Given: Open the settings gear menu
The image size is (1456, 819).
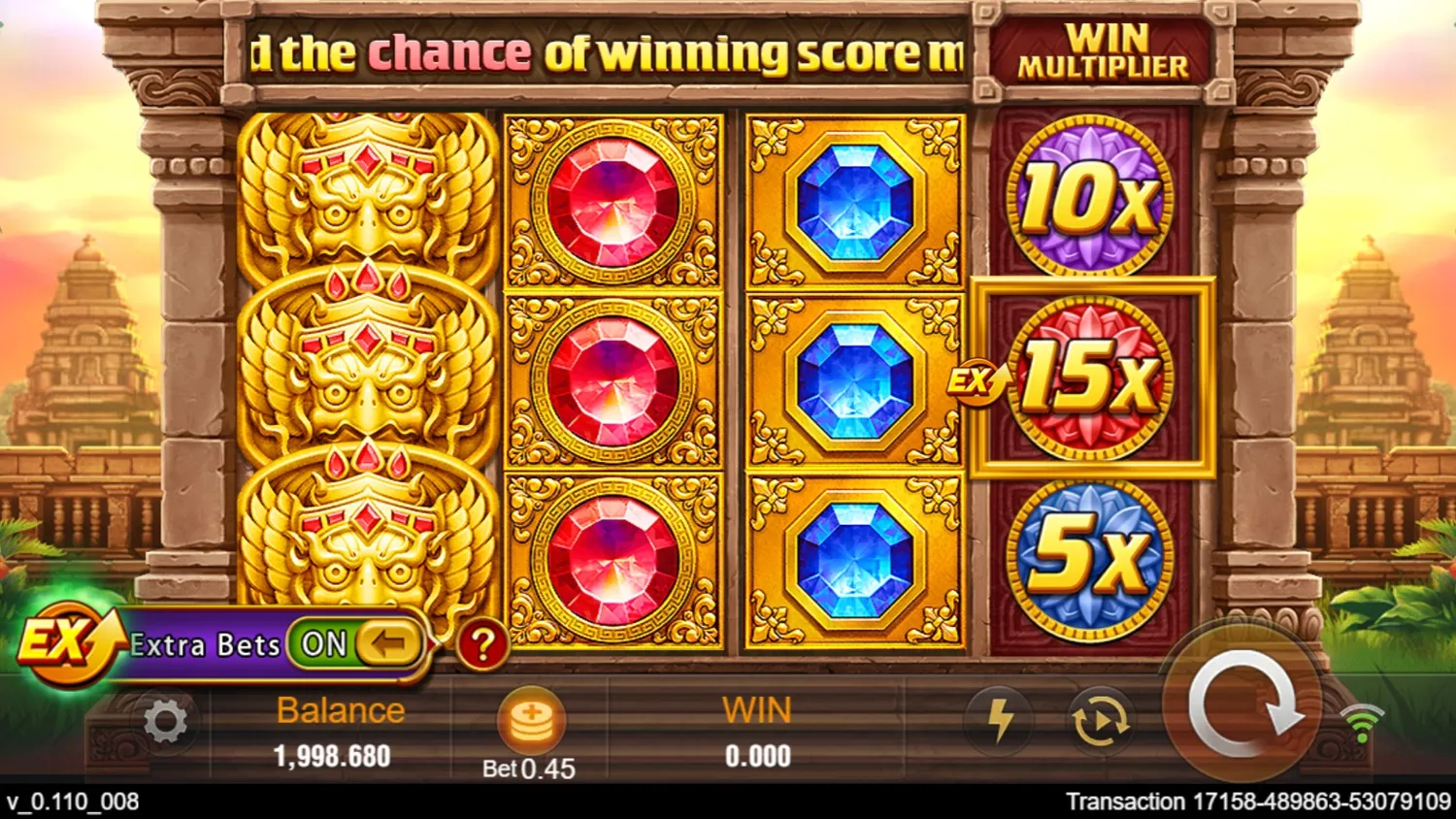Looking at the screenshot, I should point(163,720).
